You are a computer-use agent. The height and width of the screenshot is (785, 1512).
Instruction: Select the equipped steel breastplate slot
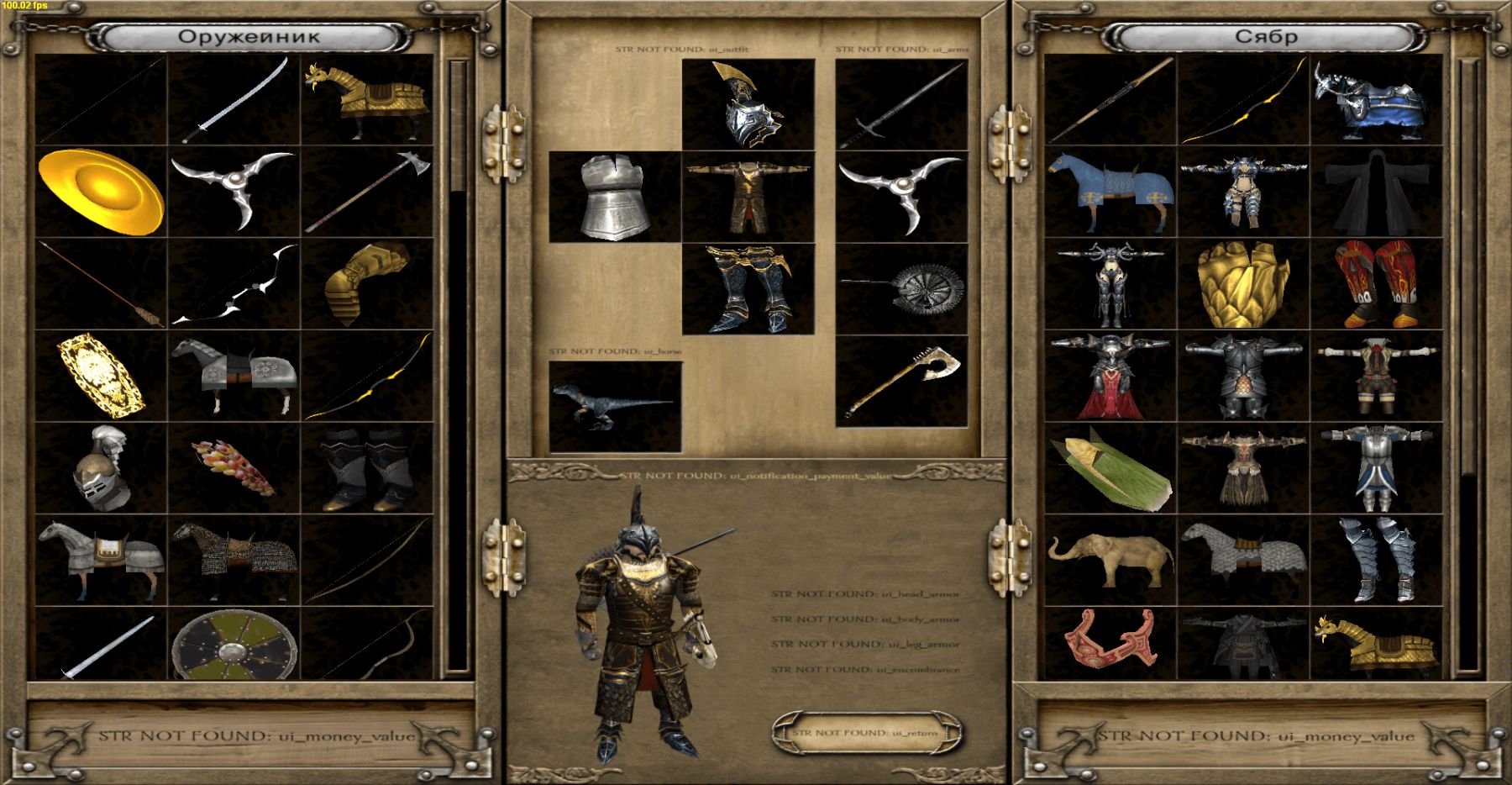pos(615,197)
